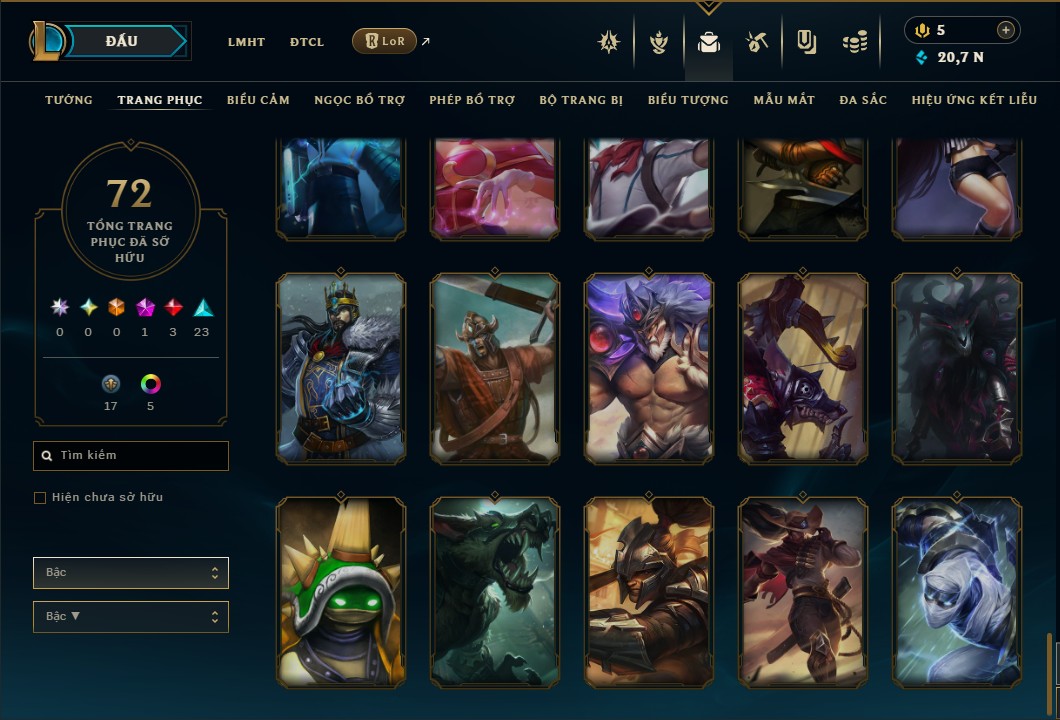This screenshot has height=720, width=1060.
Task: Add currency with the plus button
Action: (x=1005, y=30)
